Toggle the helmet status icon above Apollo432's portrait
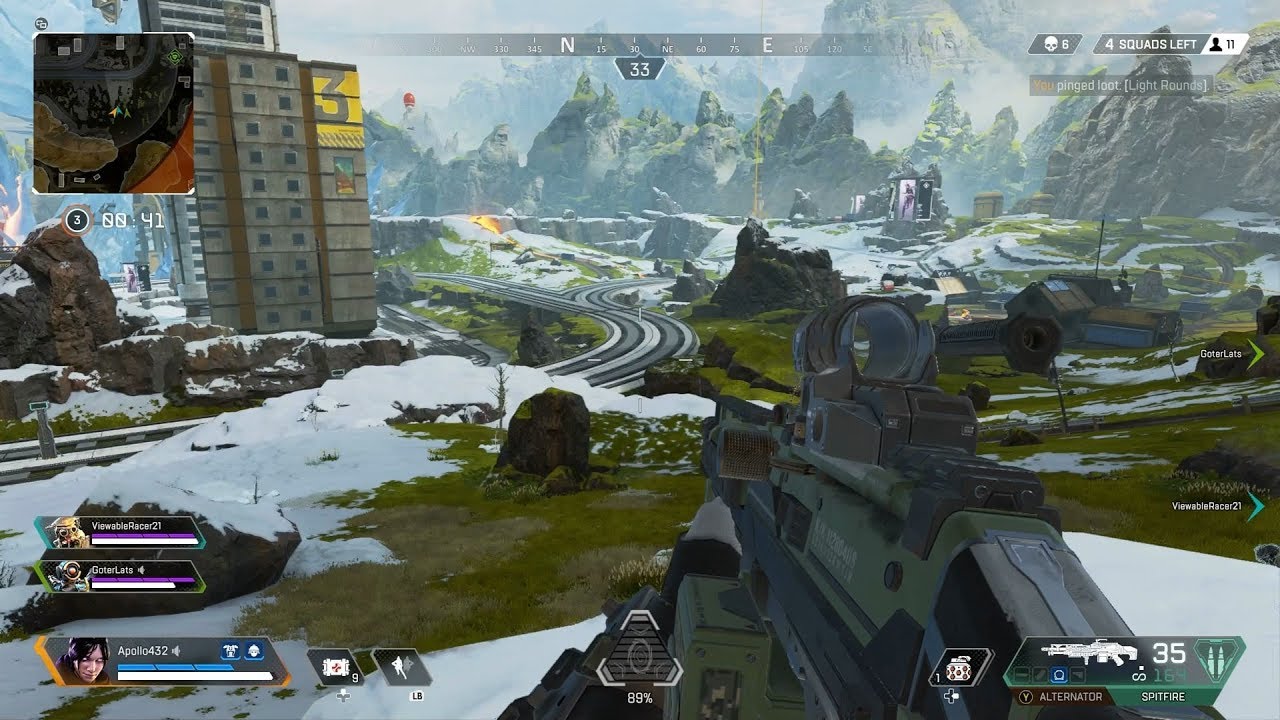The width and height of the screenshot is (1280, 720). (x=255, y=651)
